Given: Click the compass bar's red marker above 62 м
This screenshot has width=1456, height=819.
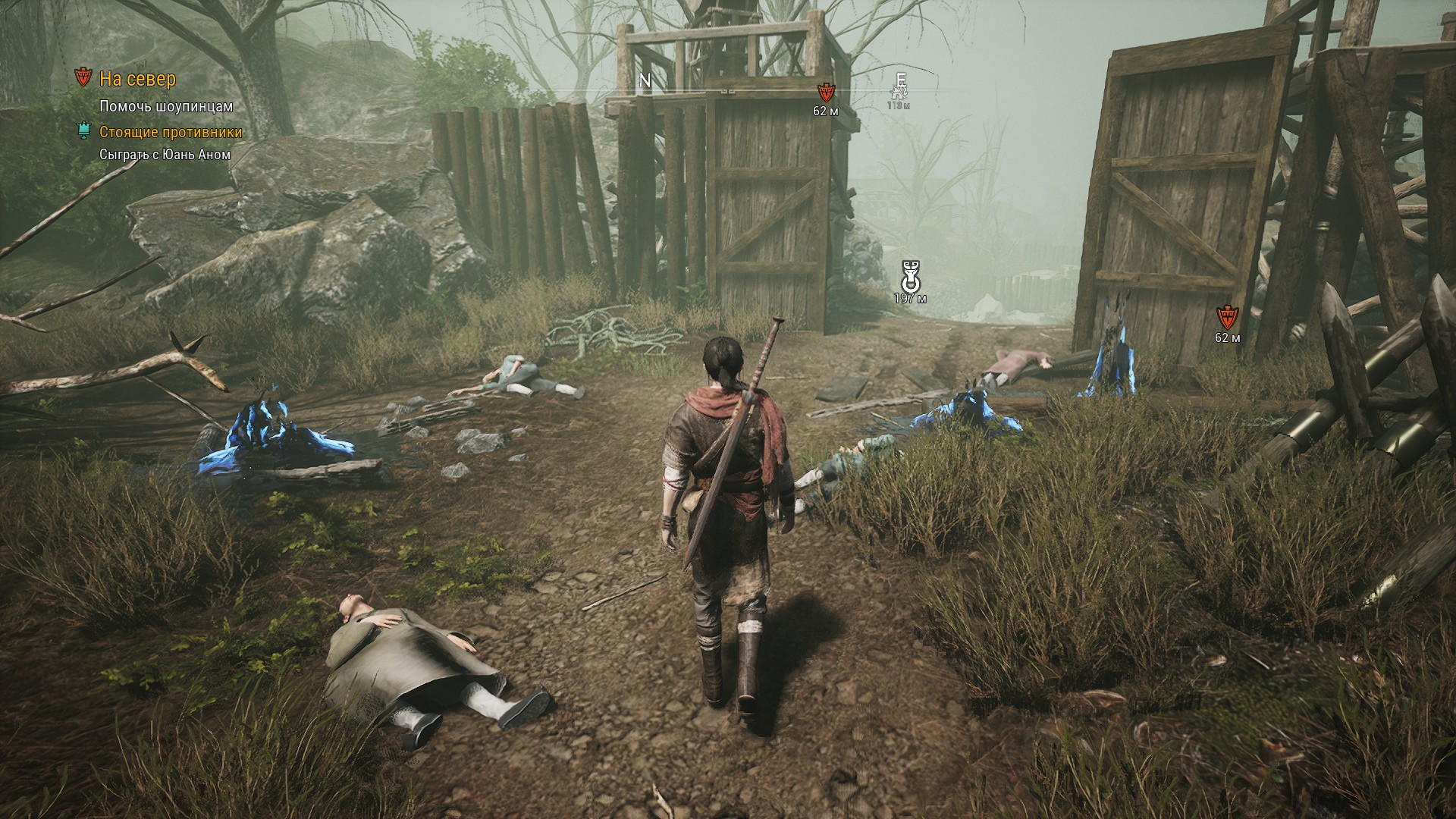Looking at the screenshot, I should [825, 93].
